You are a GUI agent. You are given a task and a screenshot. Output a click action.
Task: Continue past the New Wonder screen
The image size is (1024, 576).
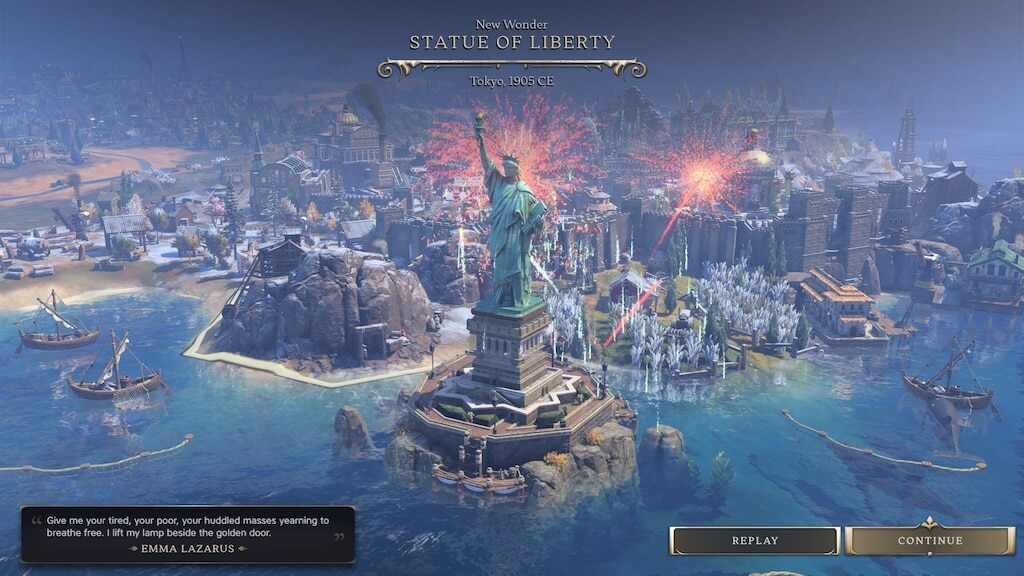[x=929, y=541]
